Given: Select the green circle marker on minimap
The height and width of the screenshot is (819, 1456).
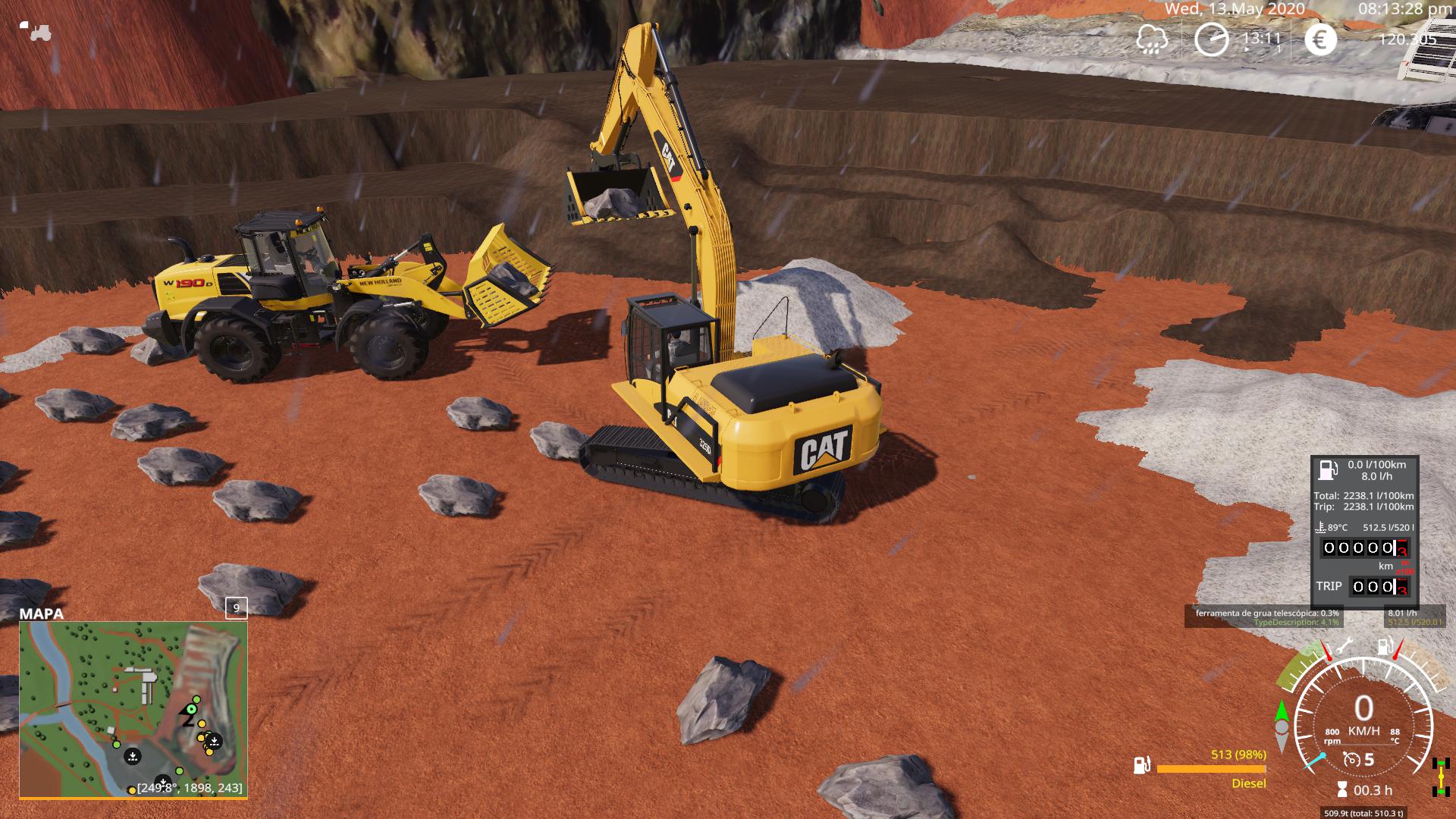Looking at the screenshot, I should coord(191,709).
